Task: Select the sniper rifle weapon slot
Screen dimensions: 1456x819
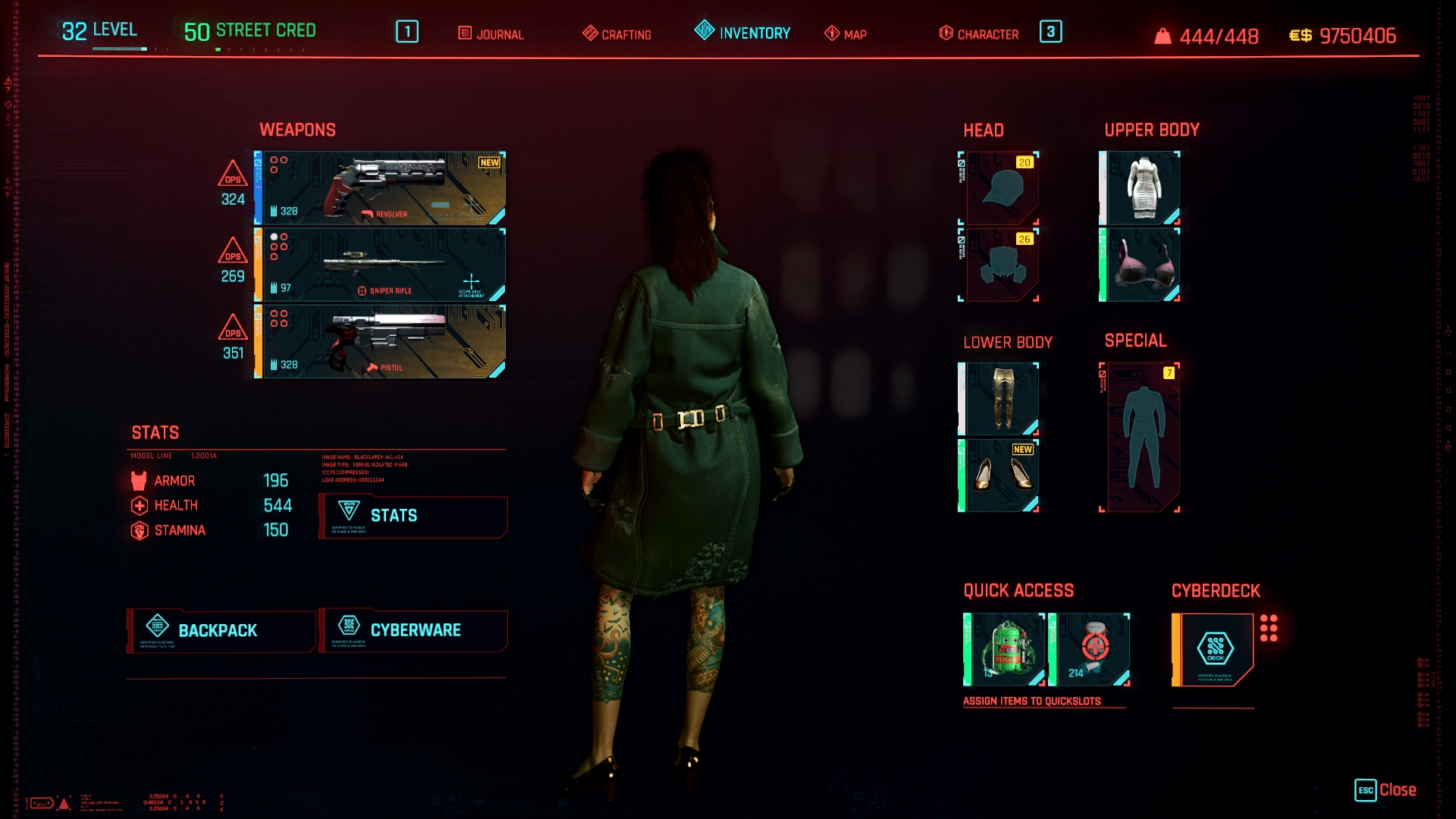Action: pos(380,265)
